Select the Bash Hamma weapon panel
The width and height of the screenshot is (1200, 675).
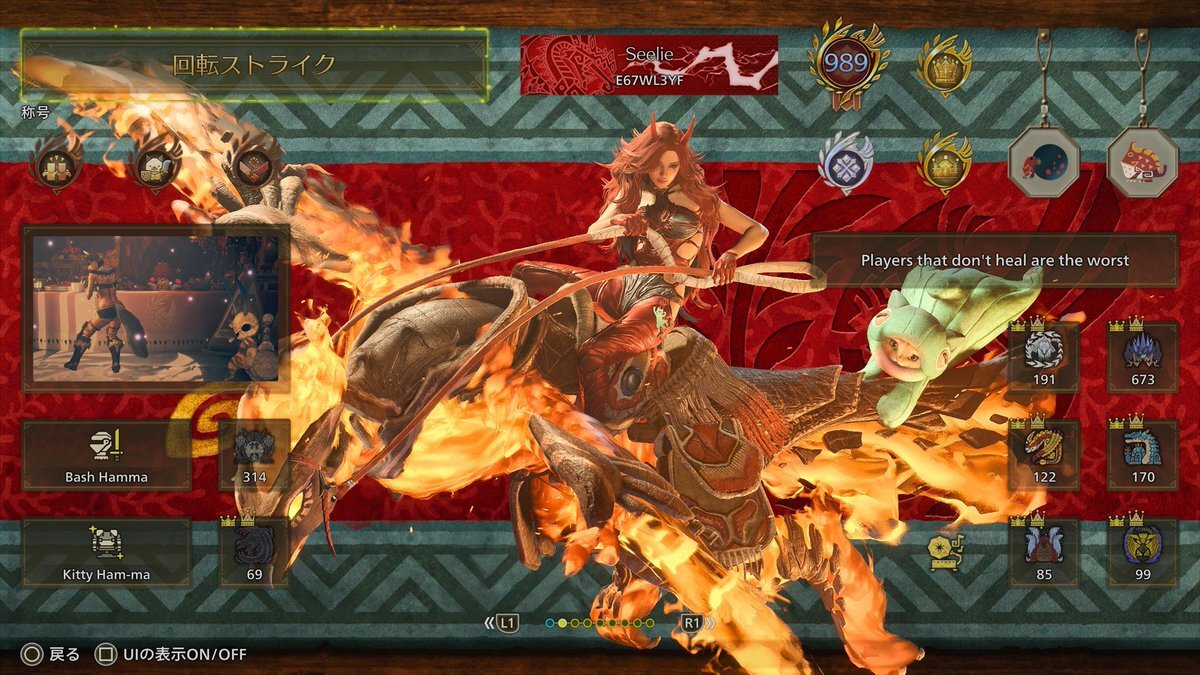pyautogui.click(x=106, y=455)
